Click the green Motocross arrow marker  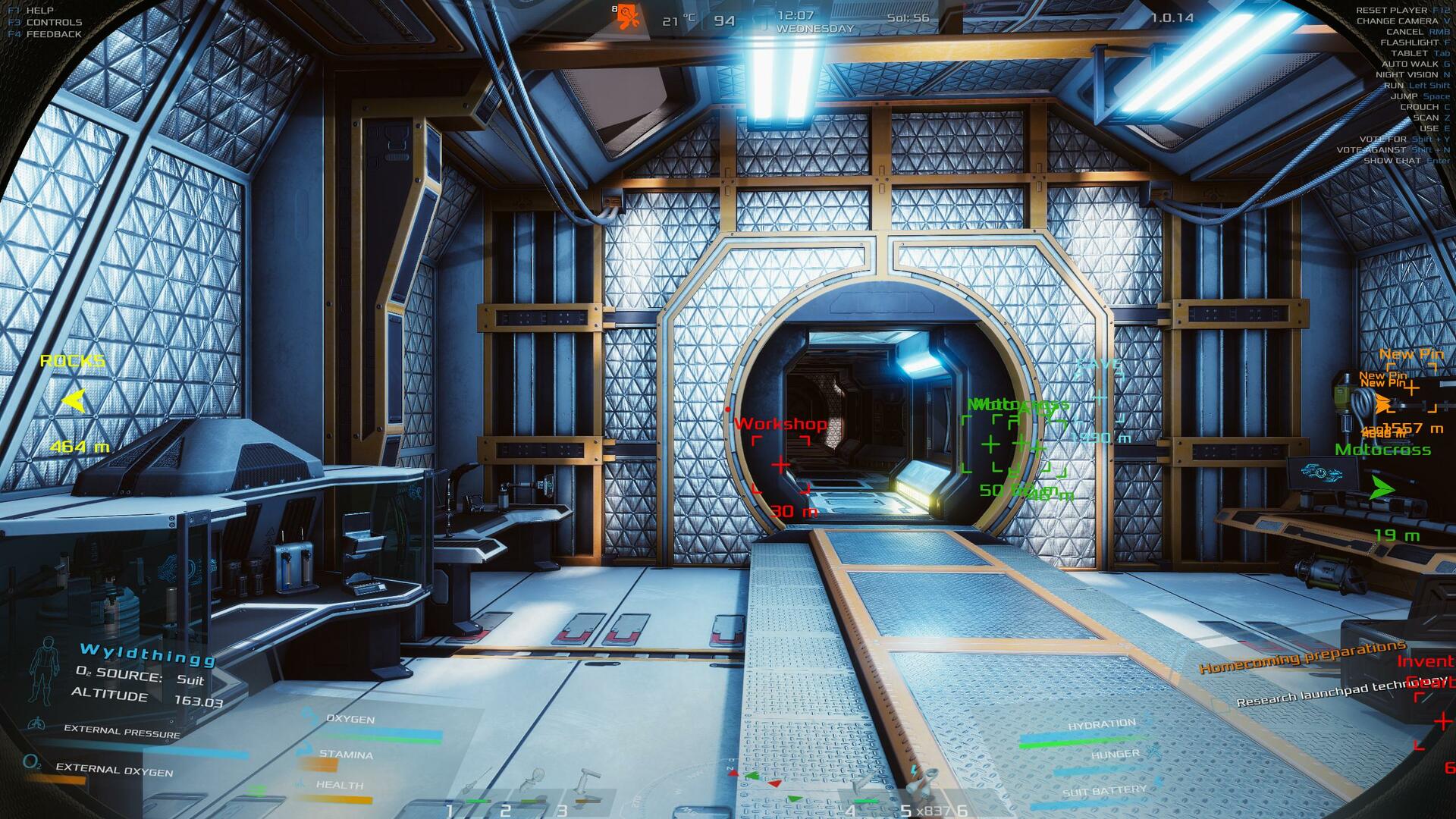point(1382,488)
